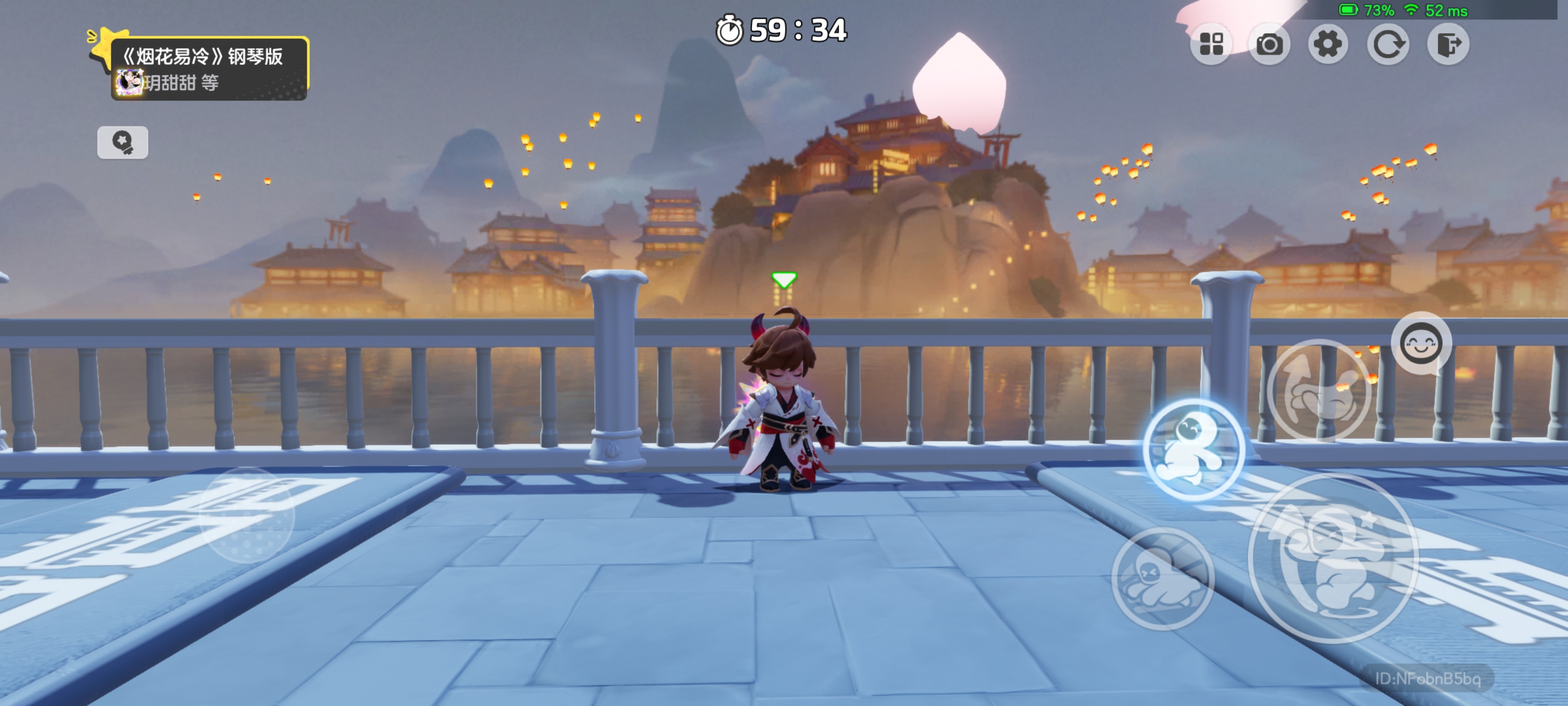This screenshot has width=1568, height=706.
Task: Leave the map with the exit door icon
Action: (x=1447, y=44)
